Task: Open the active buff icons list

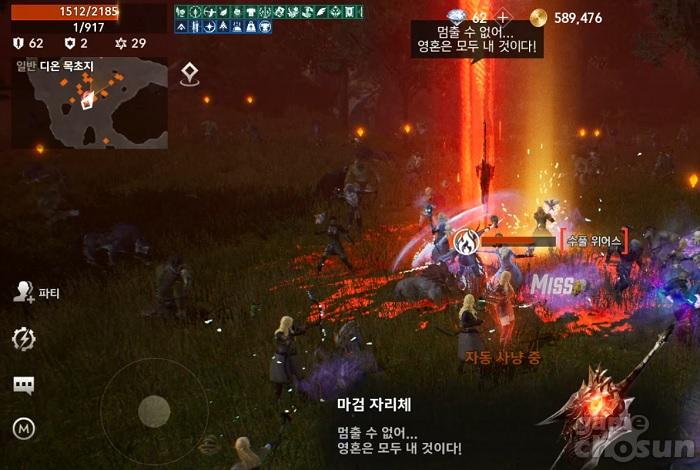Action: pyautogui.click(x=265, y=19)
